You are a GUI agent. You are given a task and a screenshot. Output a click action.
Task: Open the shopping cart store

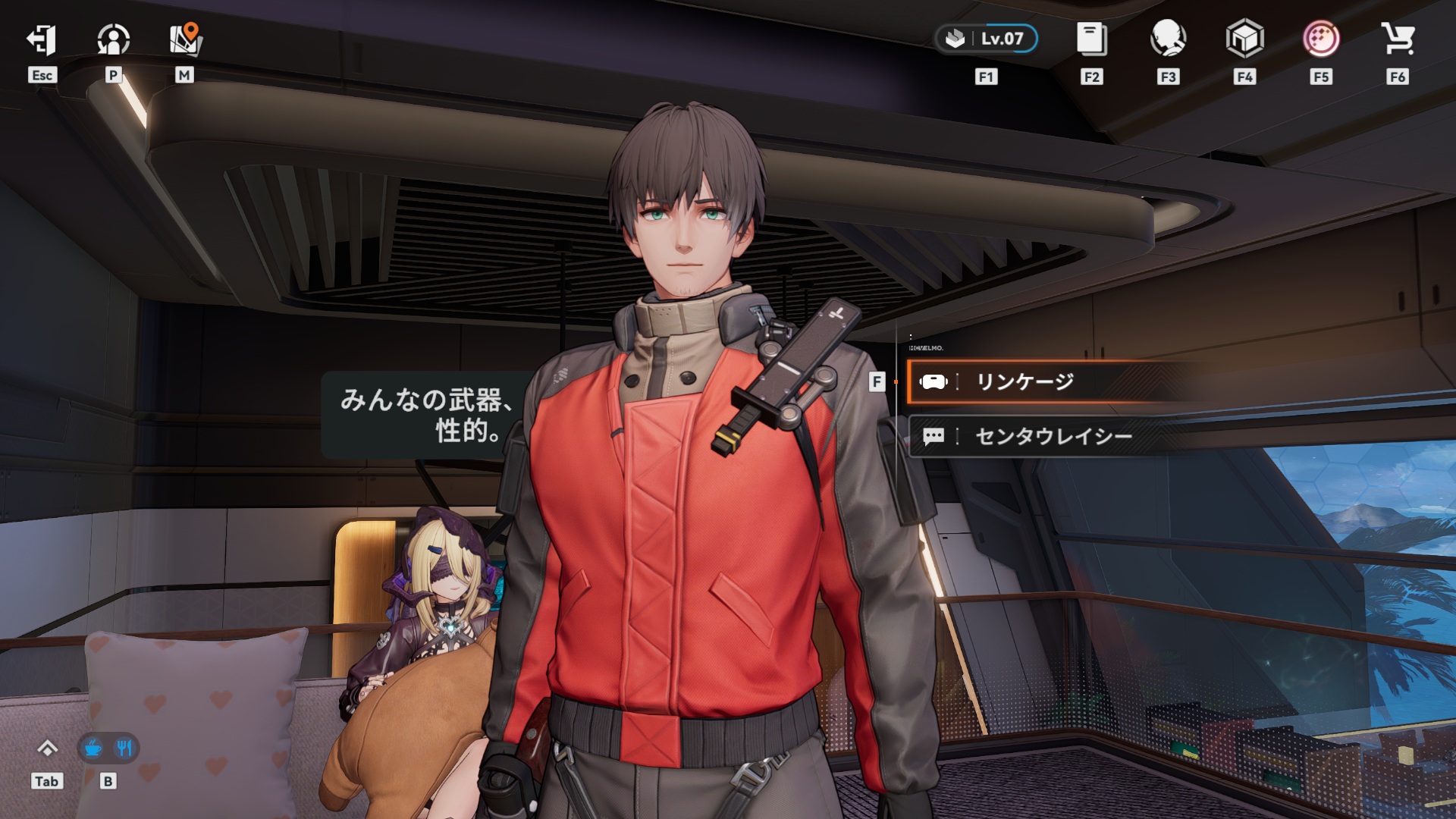coord(1398,39)
